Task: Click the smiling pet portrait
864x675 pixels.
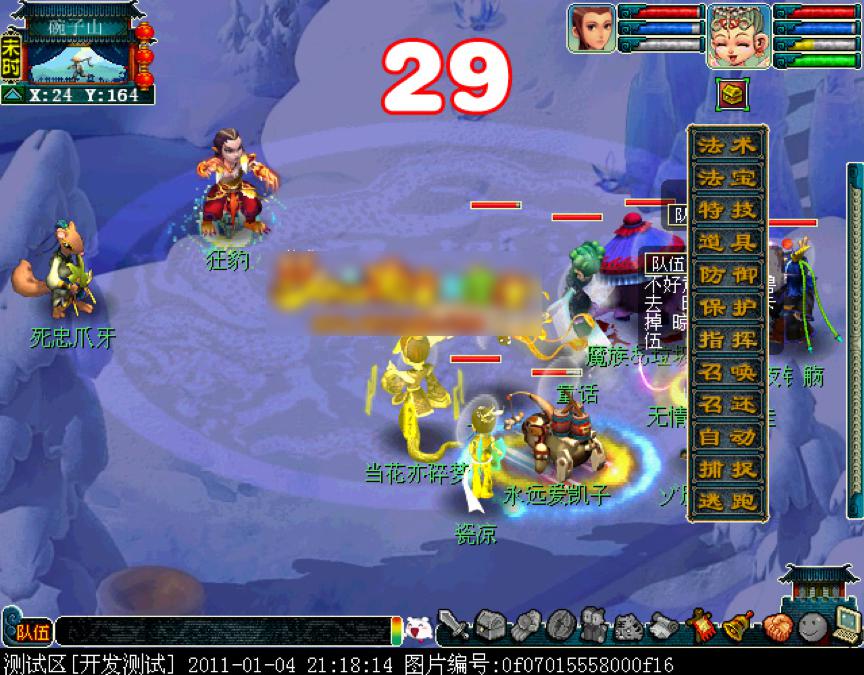Action: pyautogui.click(x=738, y=35)
